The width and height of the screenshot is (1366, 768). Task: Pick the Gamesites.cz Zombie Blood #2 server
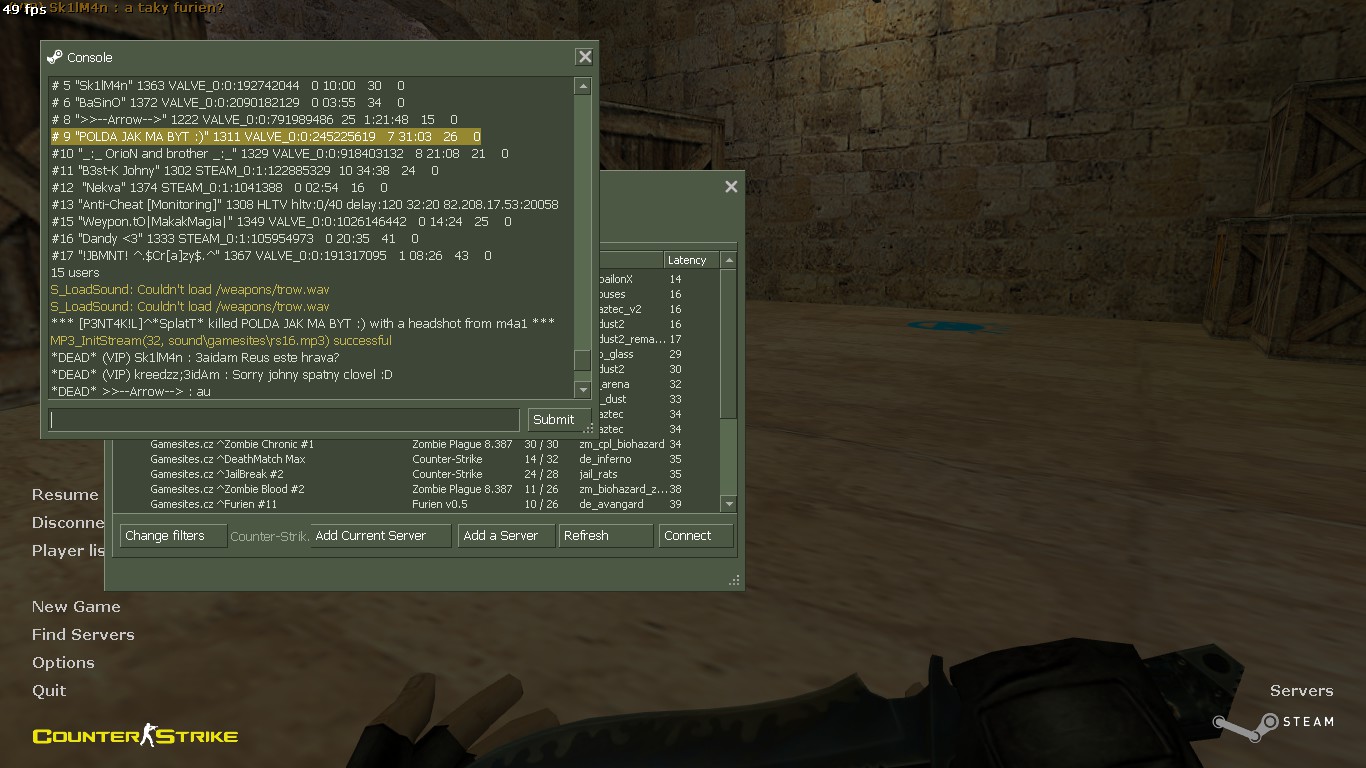(227, 489)
